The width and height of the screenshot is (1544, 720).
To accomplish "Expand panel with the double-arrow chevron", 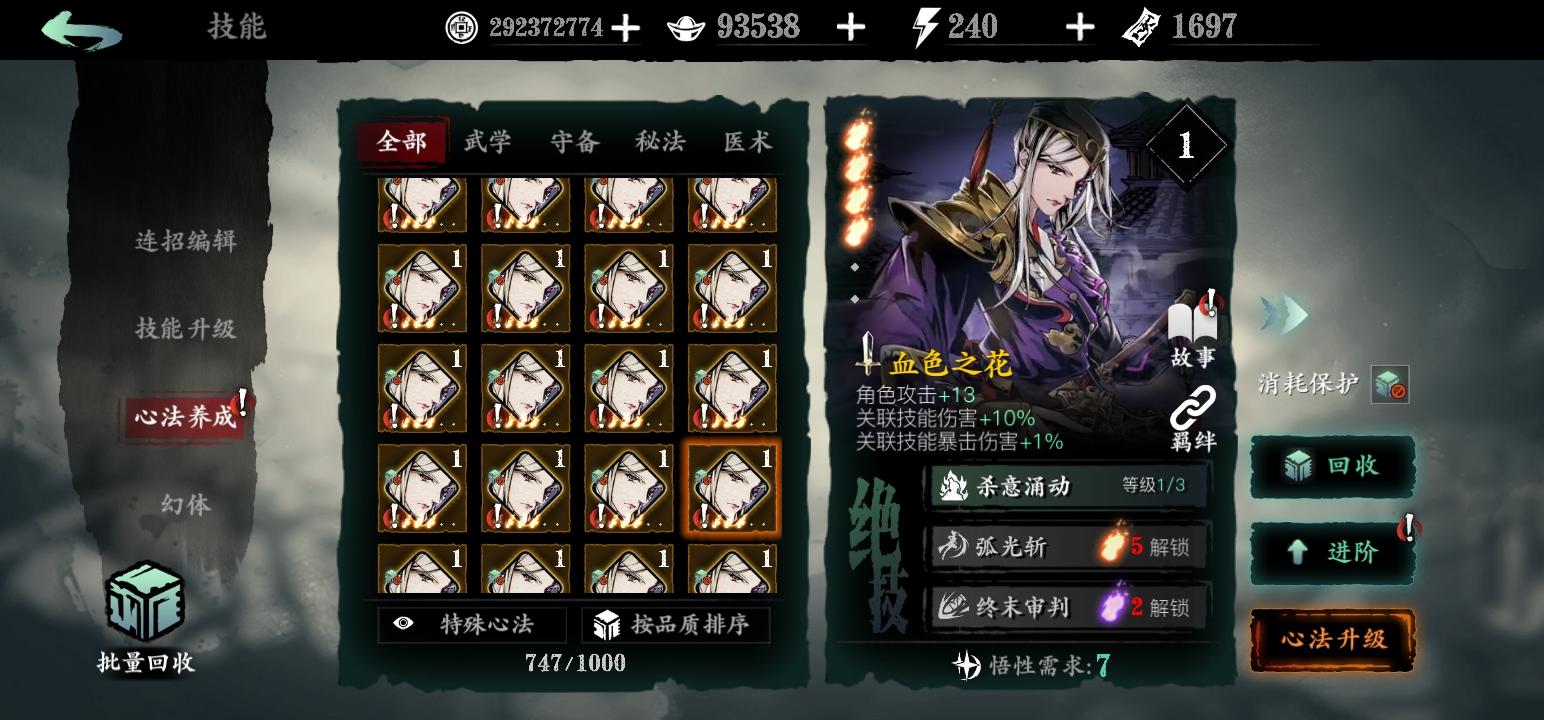I will tap(1285, 312).
